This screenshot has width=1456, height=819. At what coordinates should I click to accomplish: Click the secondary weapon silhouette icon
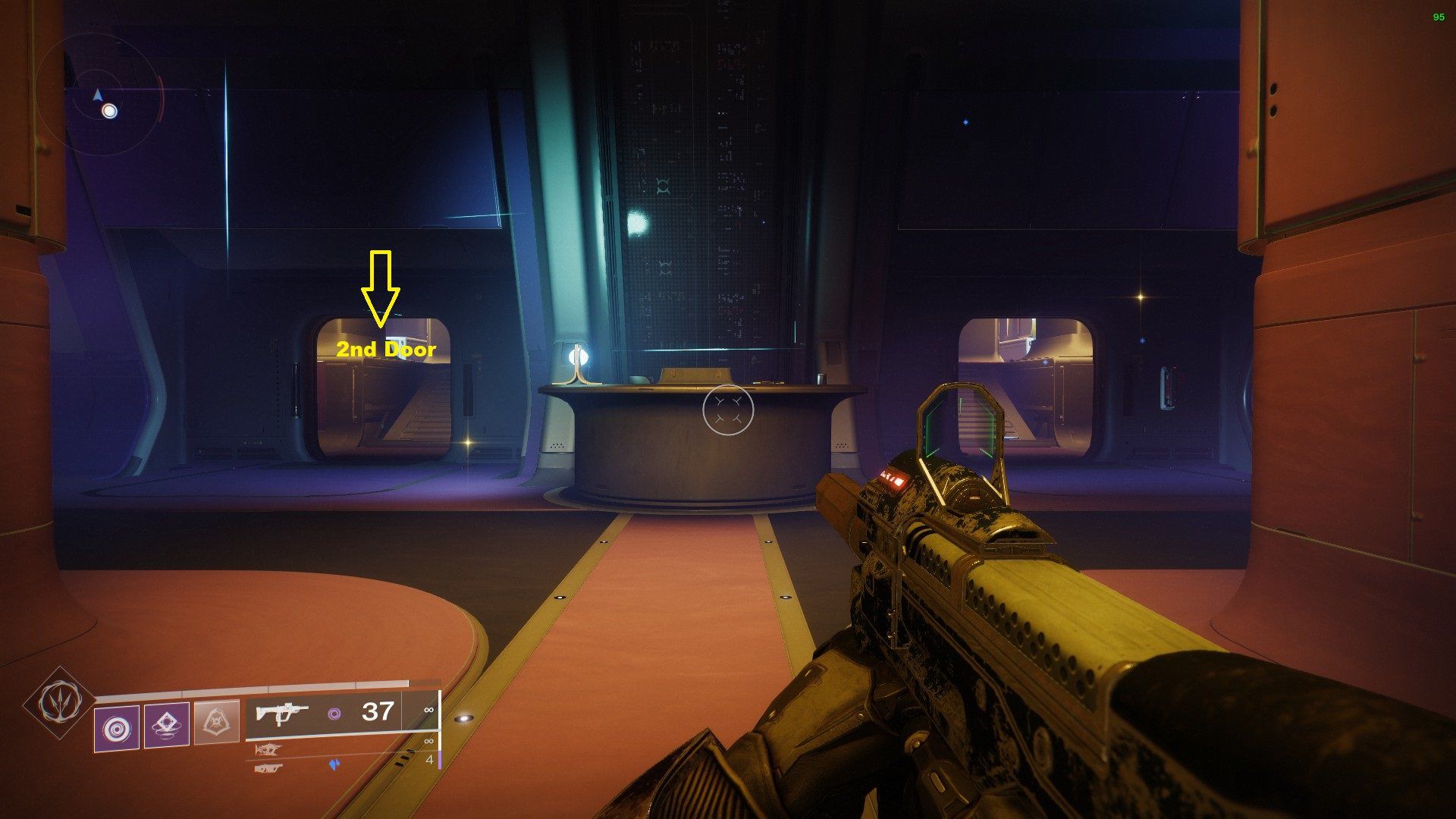[x=268, y=750]
